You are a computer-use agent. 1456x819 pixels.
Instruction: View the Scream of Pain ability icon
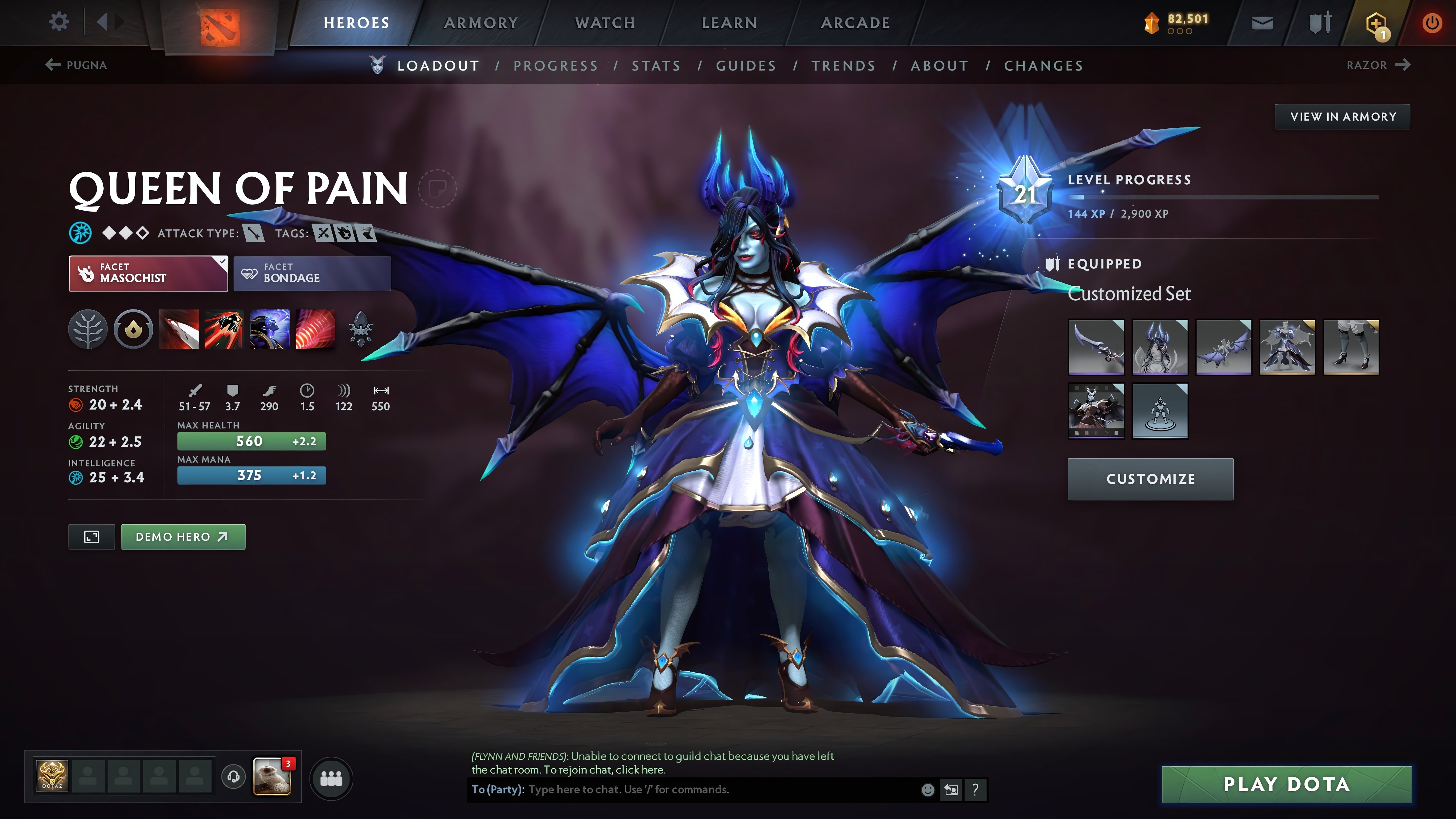270,330
